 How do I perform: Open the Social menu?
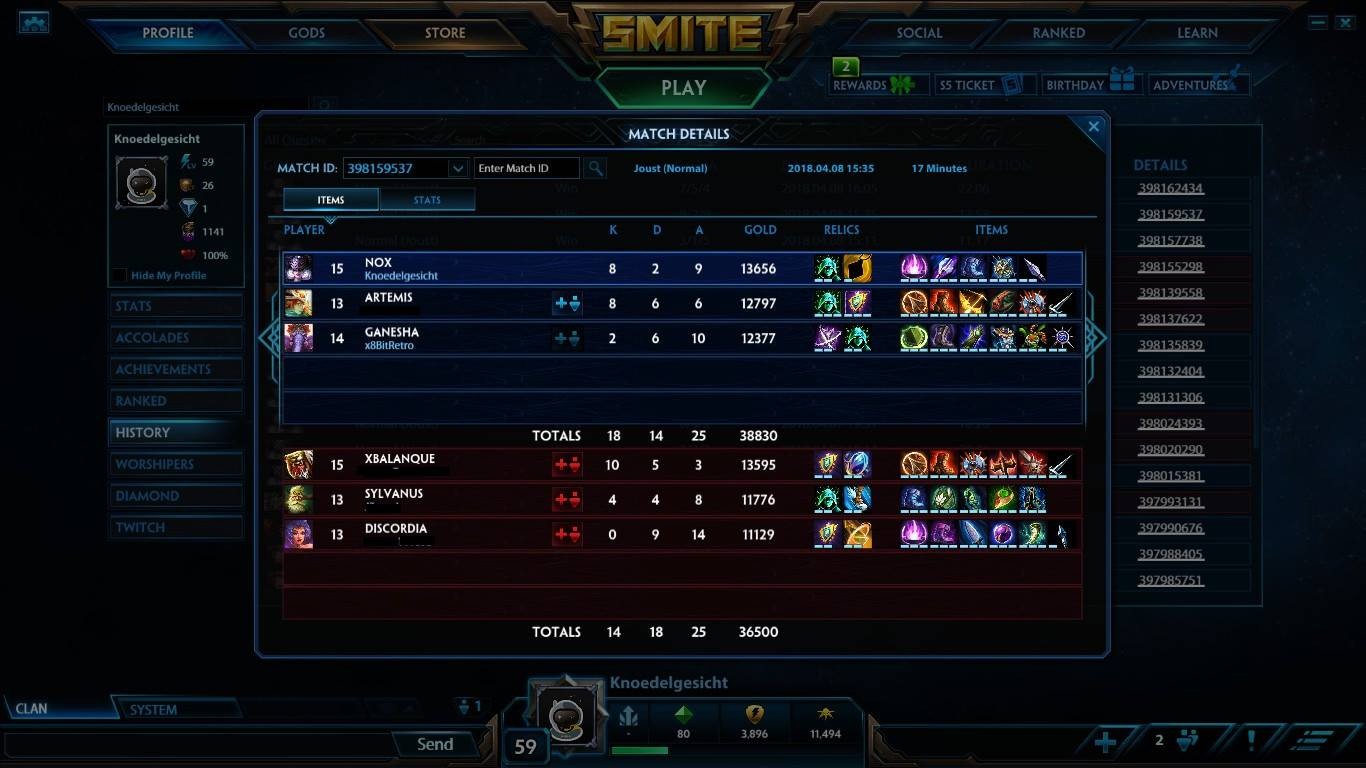919,33
